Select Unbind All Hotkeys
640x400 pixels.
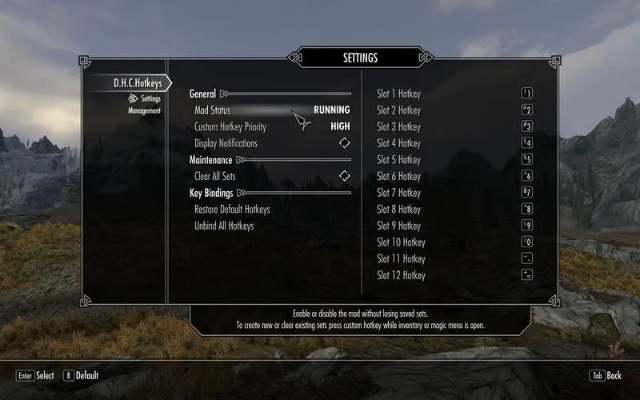(224, 226)
